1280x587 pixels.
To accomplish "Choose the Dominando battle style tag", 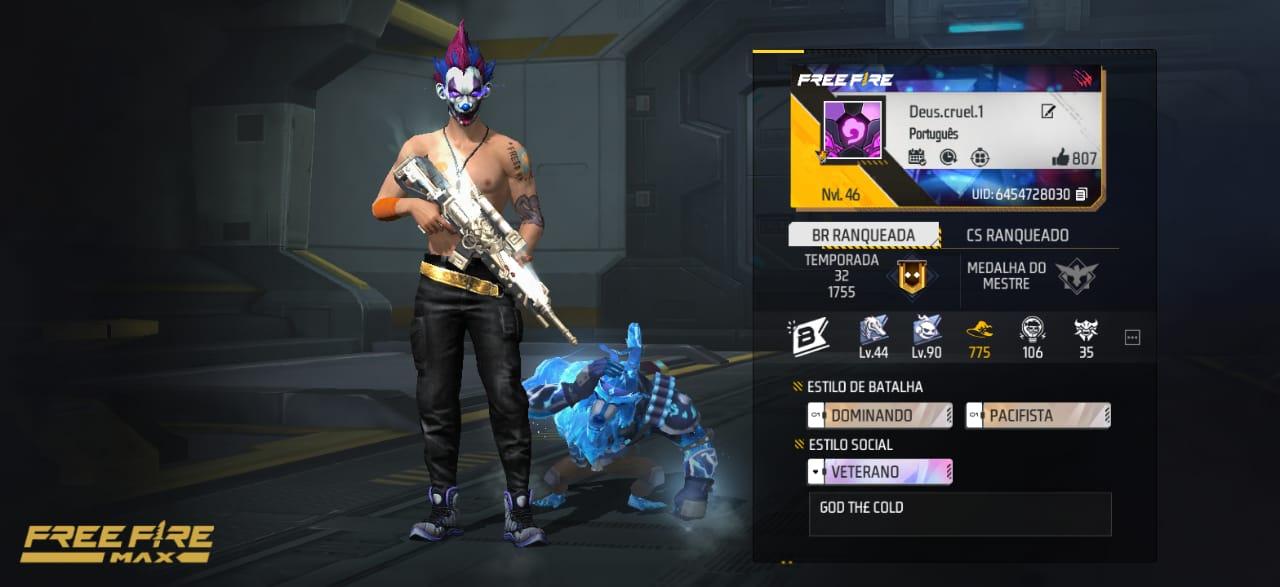I will coord(880,415).
